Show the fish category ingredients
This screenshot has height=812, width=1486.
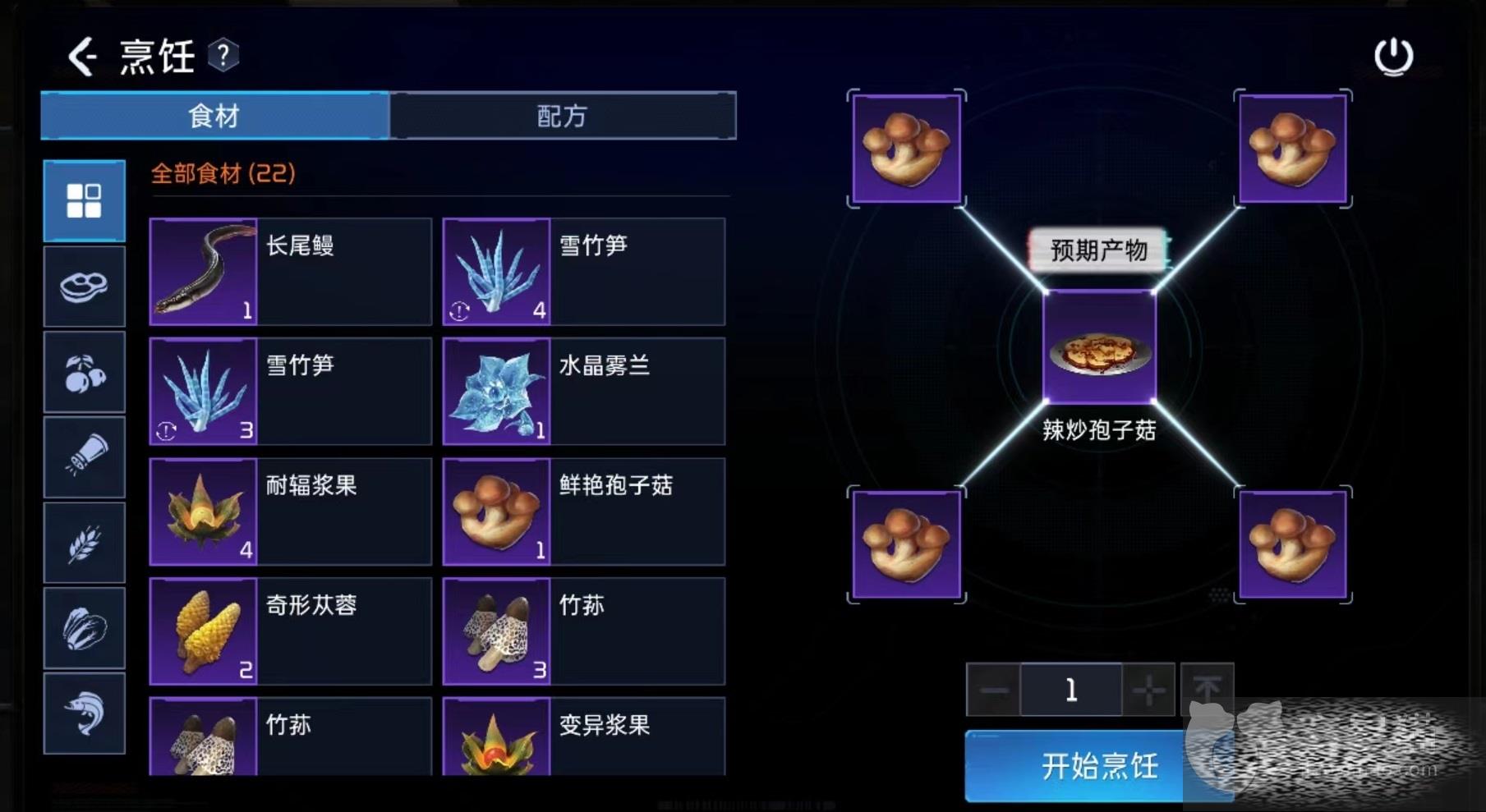pyautogui.click(x=84, y=713)
